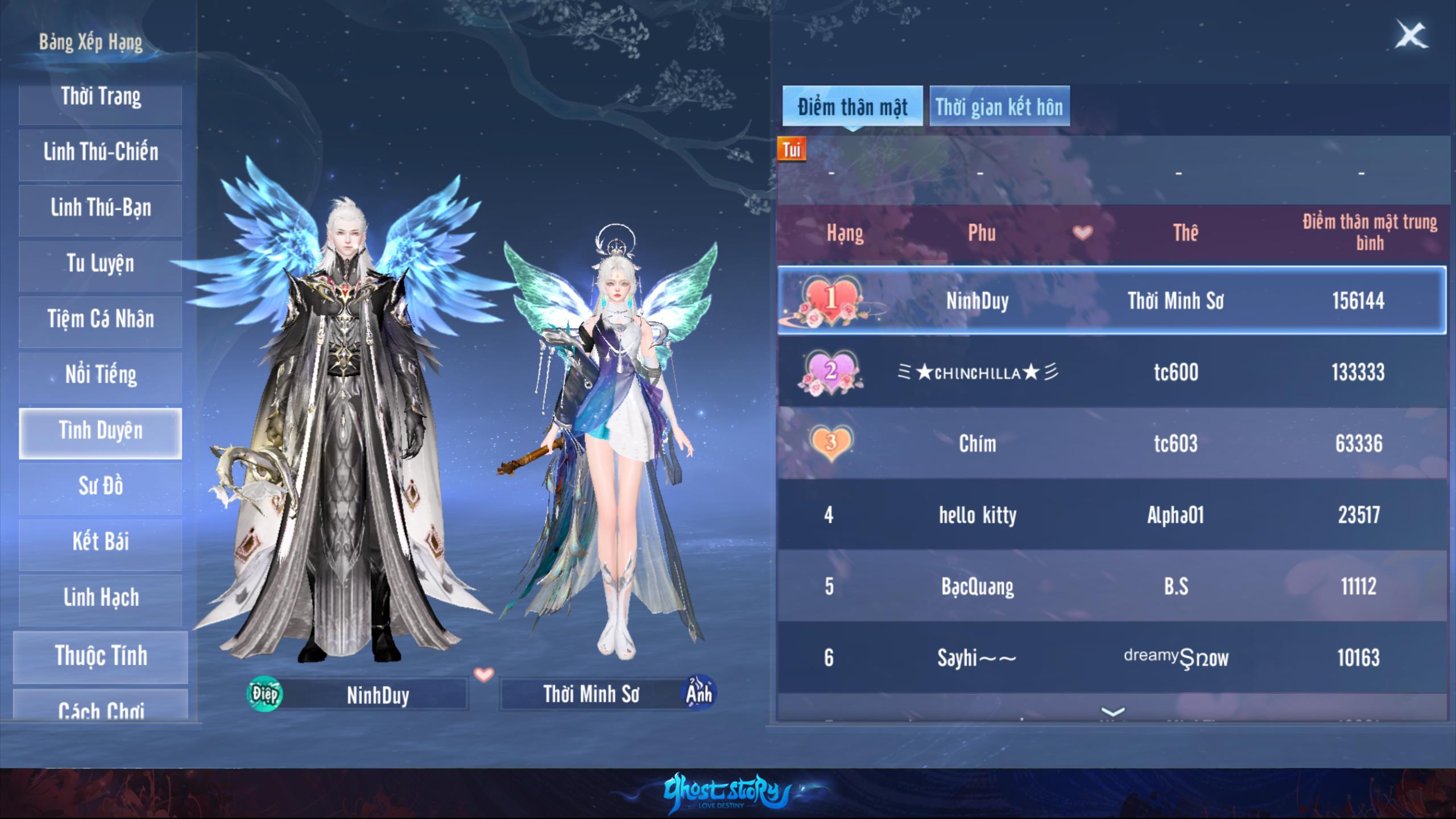Screen dimensions: 1456x819
Task: Switch to the Thời gian kết hôn tab
Action: [999, 107]
